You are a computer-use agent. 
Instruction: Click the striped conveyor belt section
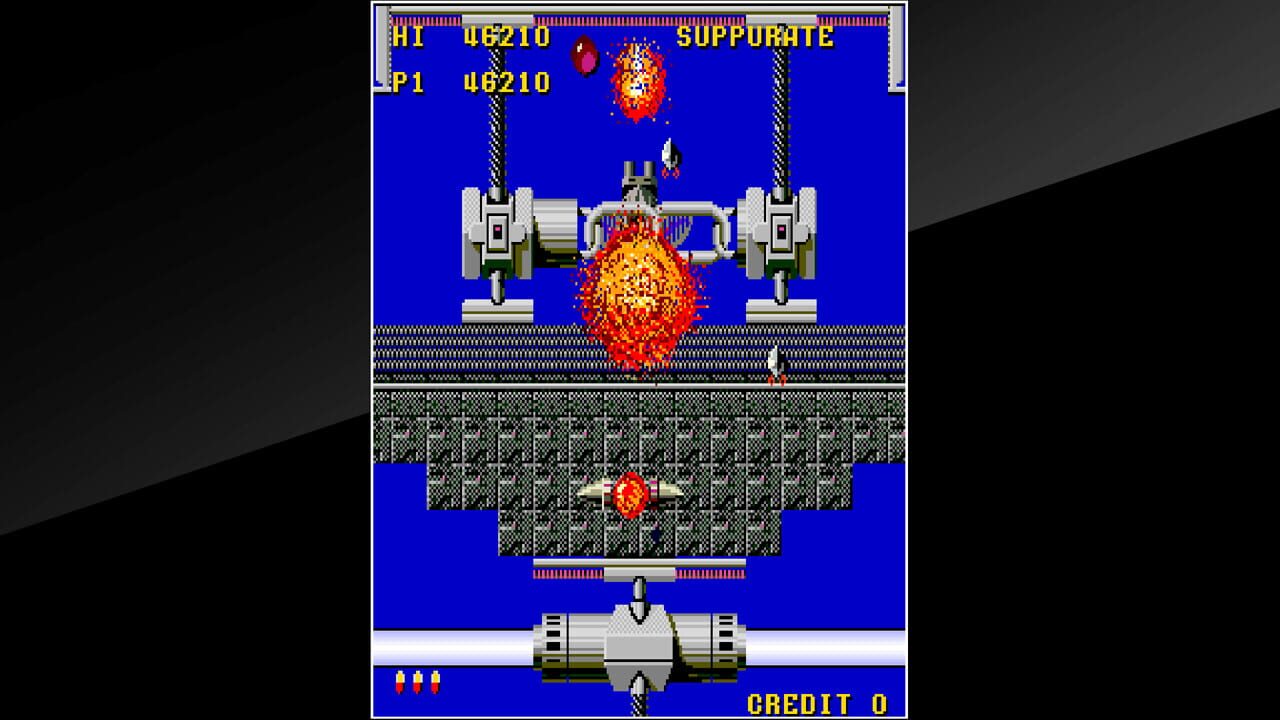[470, 350]
